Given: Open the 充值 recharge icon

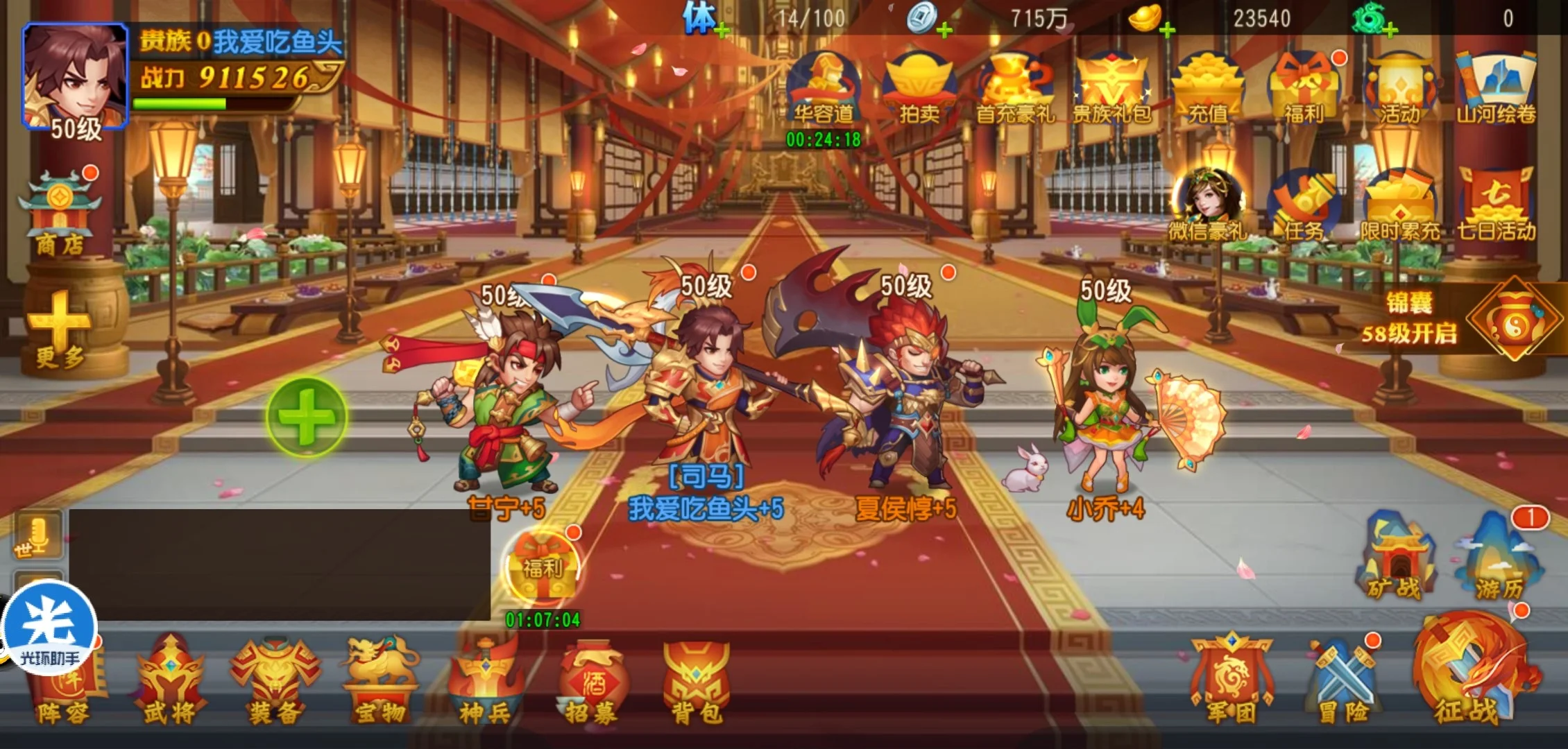Looking at the screenshot, I should pos(1208,88).
